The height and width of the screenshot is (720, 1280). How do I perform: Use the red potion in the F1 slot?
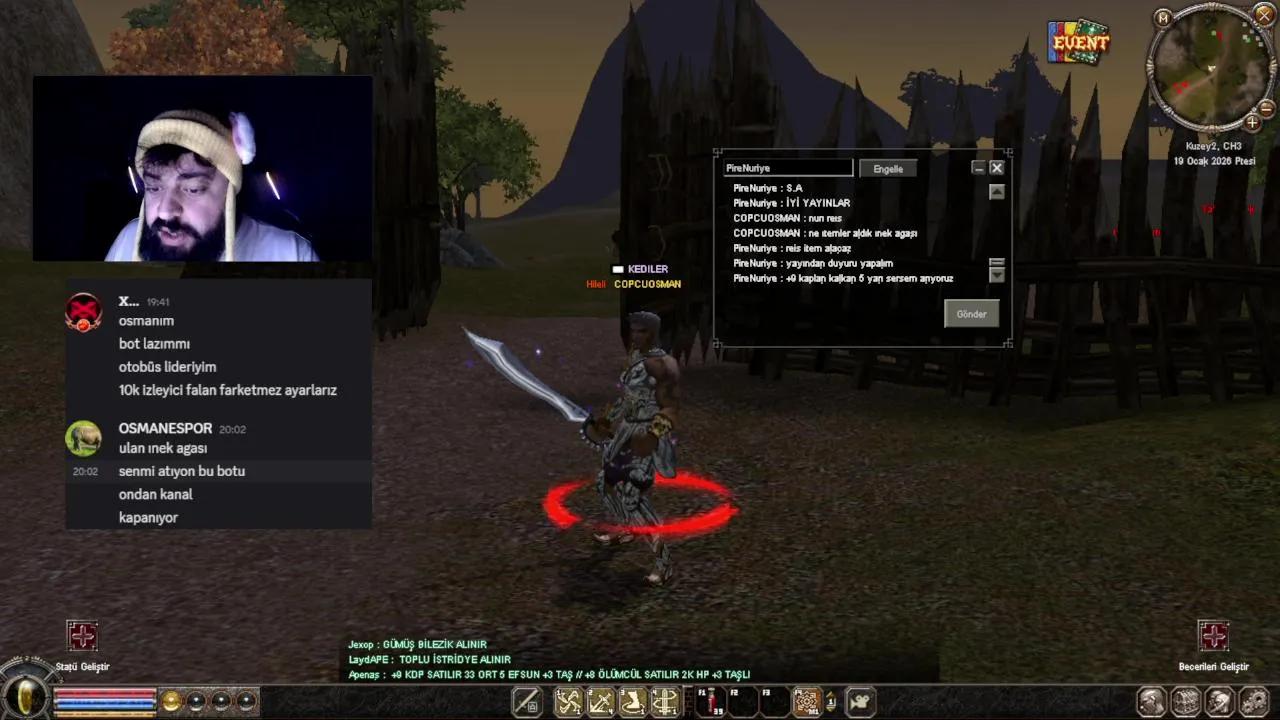click(711, 702)
